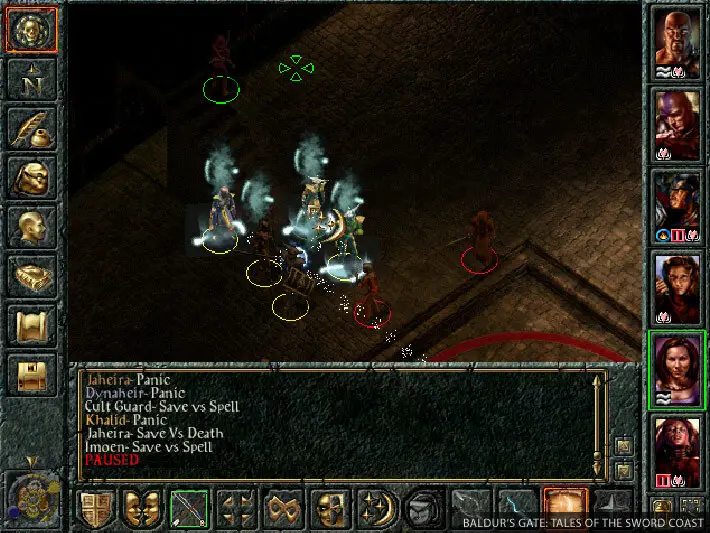Open the area map with the N compass button
The height and width of the screenshot is (533, 710).
(x=33, y=79)
